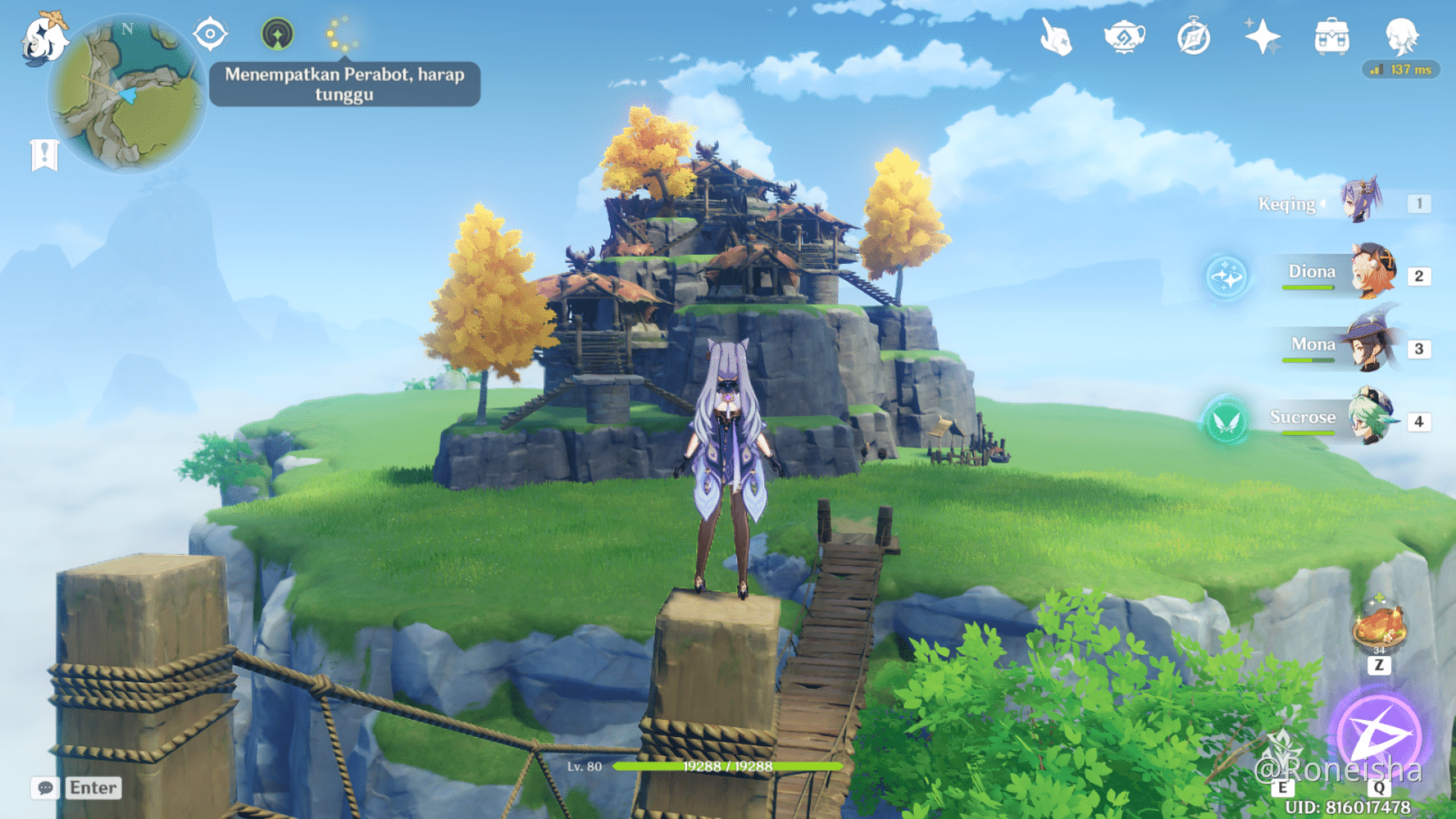This screenshot has width=1456, height=819.
Task: Activate Diona's cryo element indicator
Action: point(1225,276)
